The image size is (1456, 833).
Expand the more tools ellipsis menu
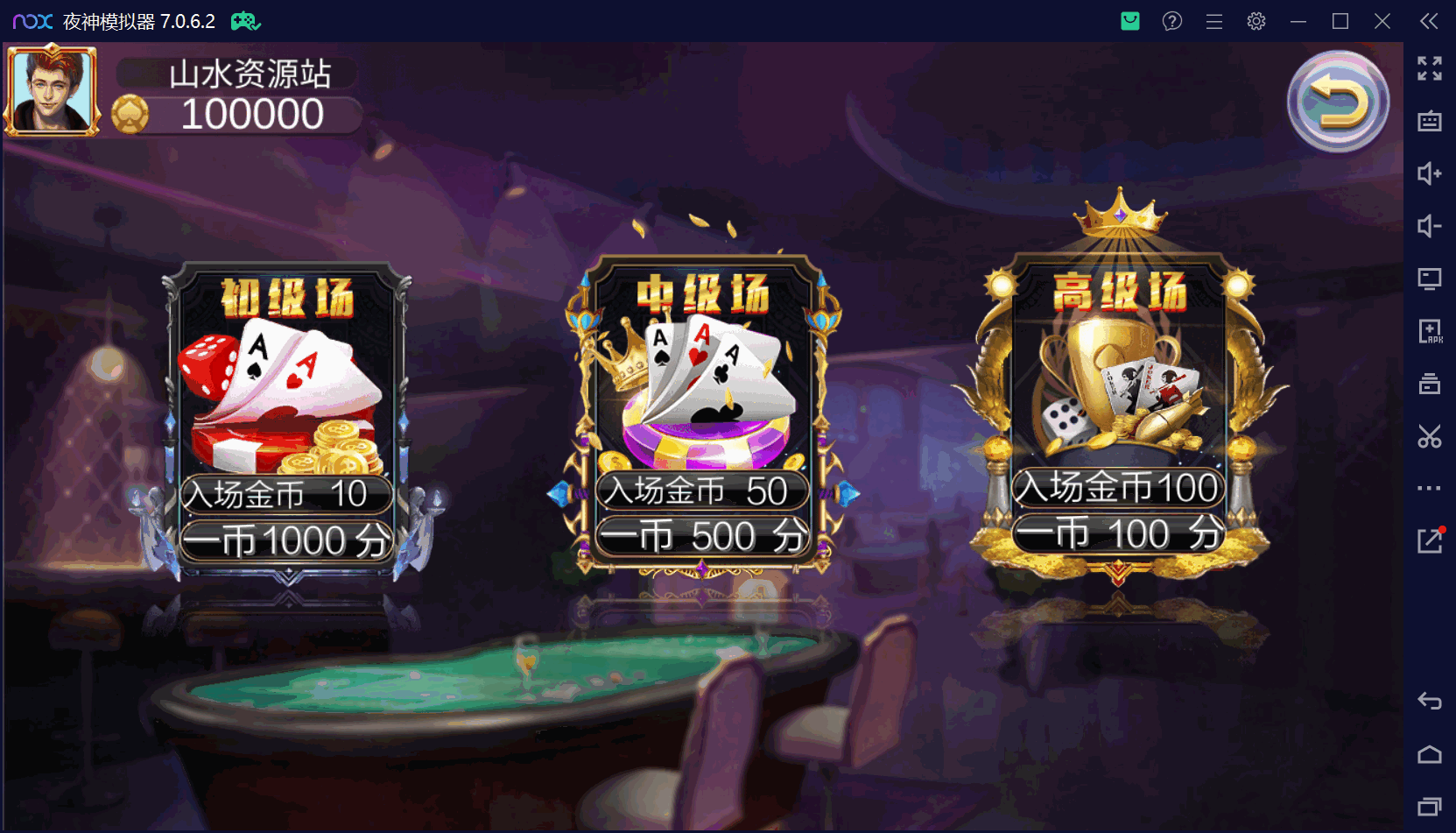tap(1429, 489)
